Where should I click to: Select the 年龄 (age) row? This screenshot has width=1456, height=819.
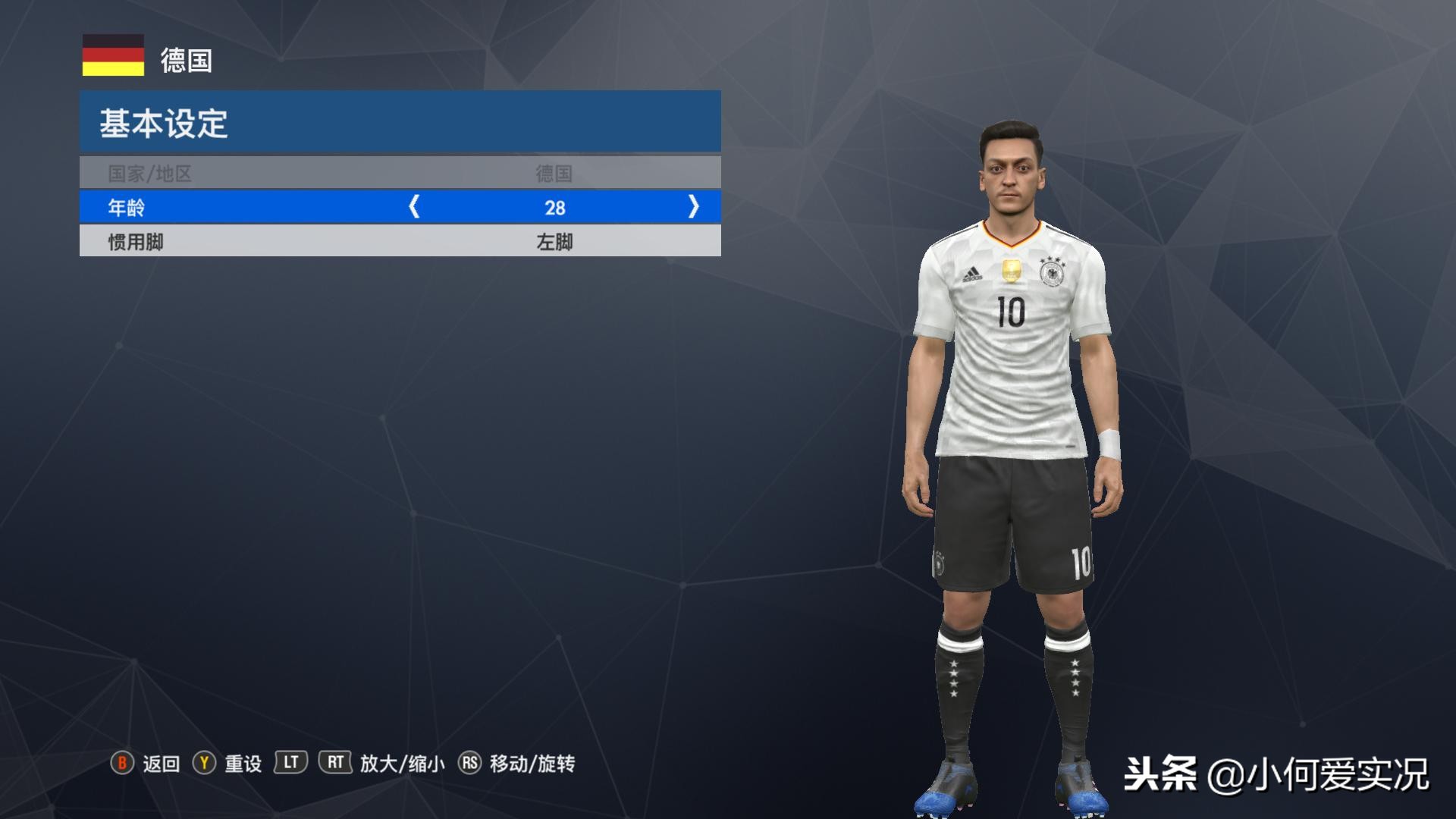227,207
